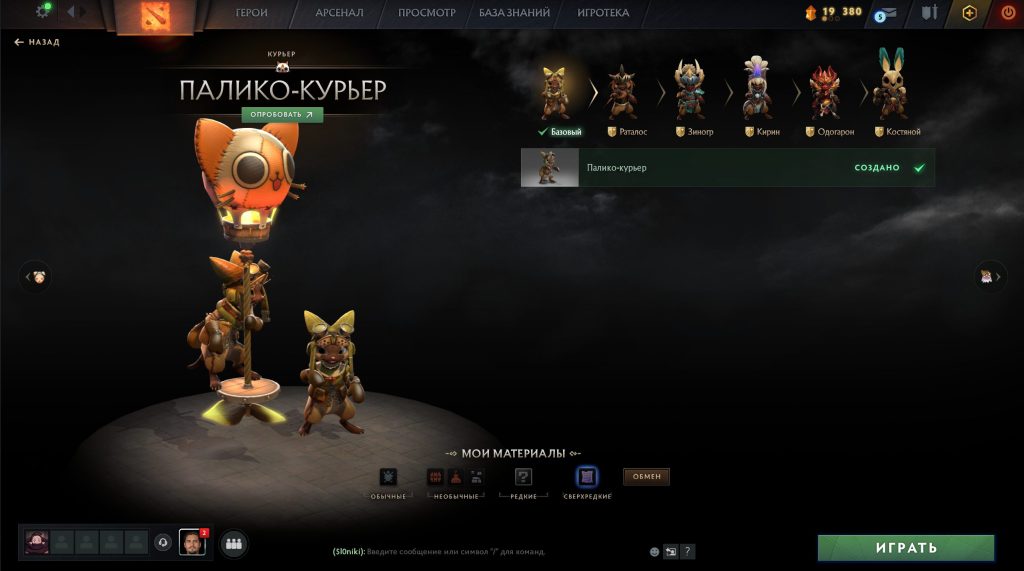Go to the БАЗА ЗНАНИЙ tab
The width and height of the screenshot is (1024, 571).
tap(515, 13)
